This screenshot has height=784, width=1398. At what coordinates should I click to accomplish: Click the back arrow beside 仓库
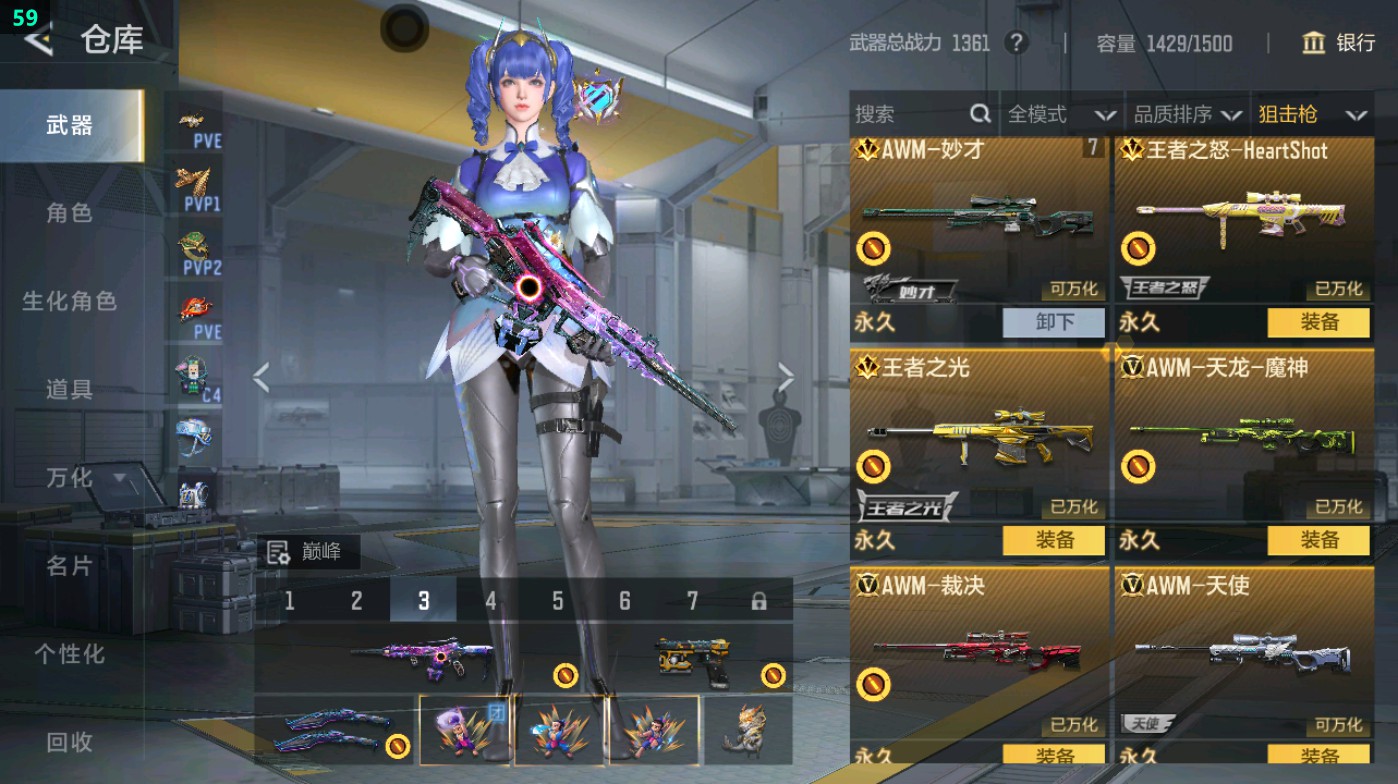pos(40,42)
